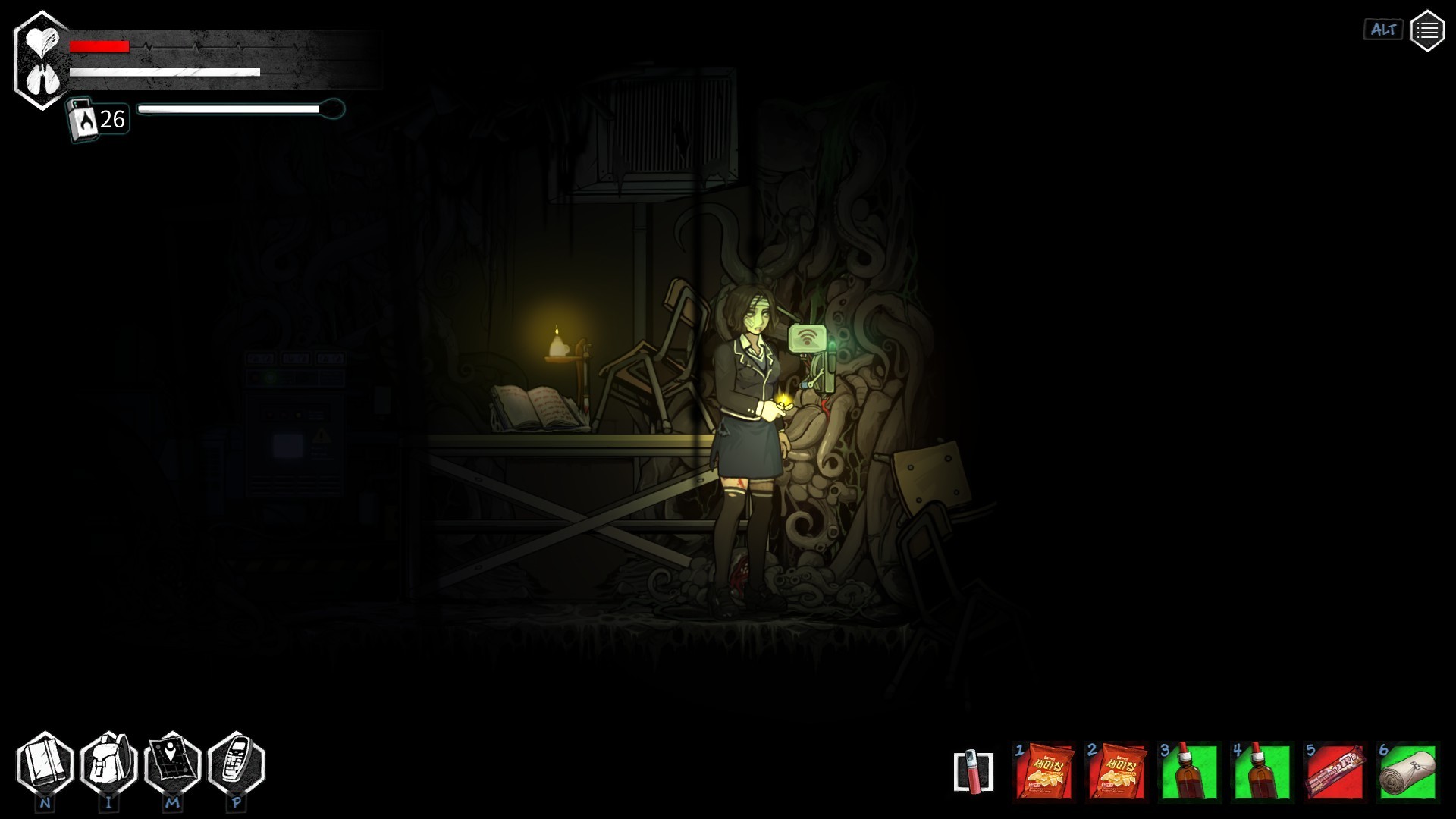This screenshot has height=819, width=1456.
Task: Use the brown bottle numbered 4
Action: pos(1261,770)
